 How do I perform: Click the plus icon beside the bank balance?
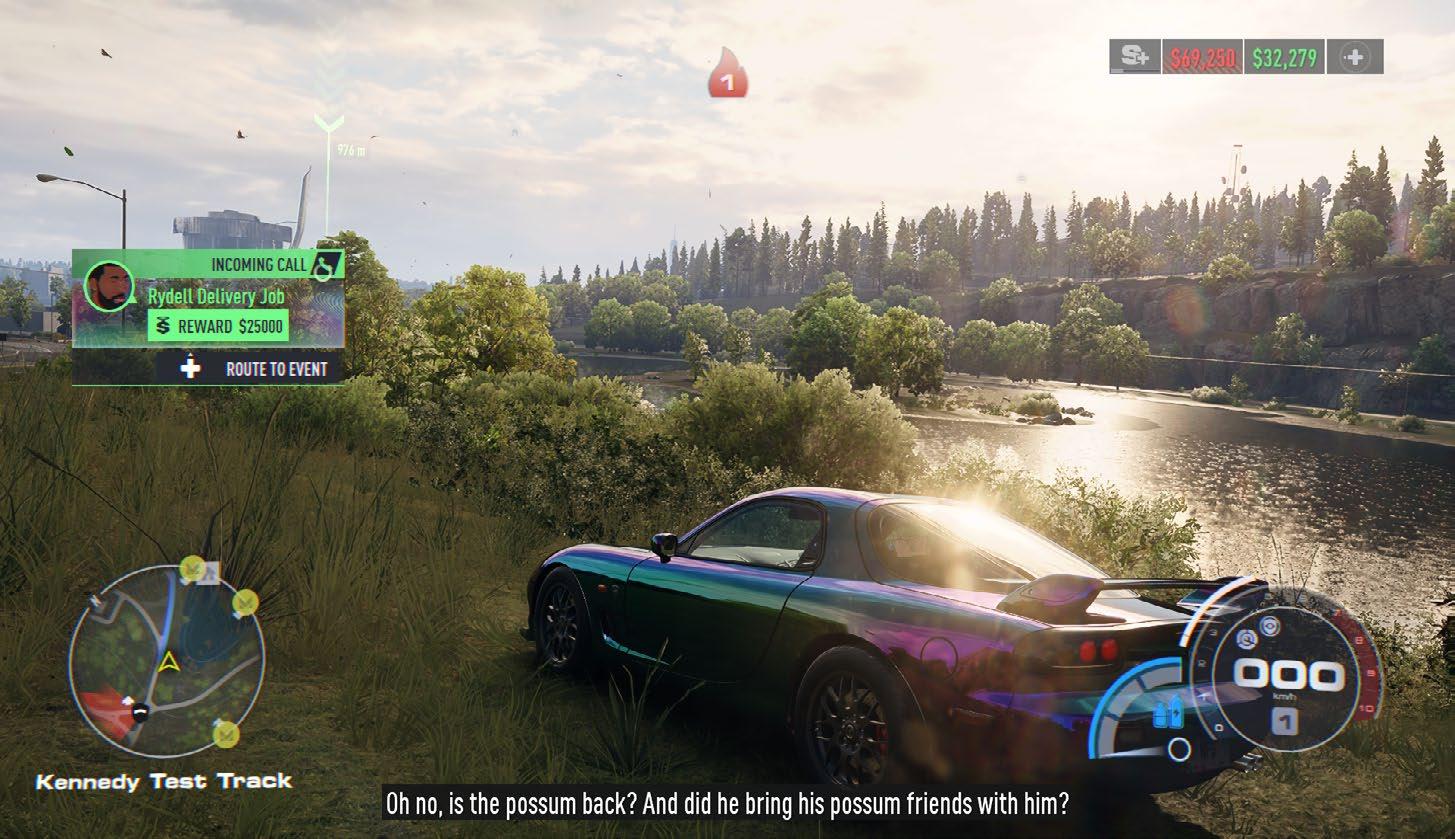pos(1354,57)
